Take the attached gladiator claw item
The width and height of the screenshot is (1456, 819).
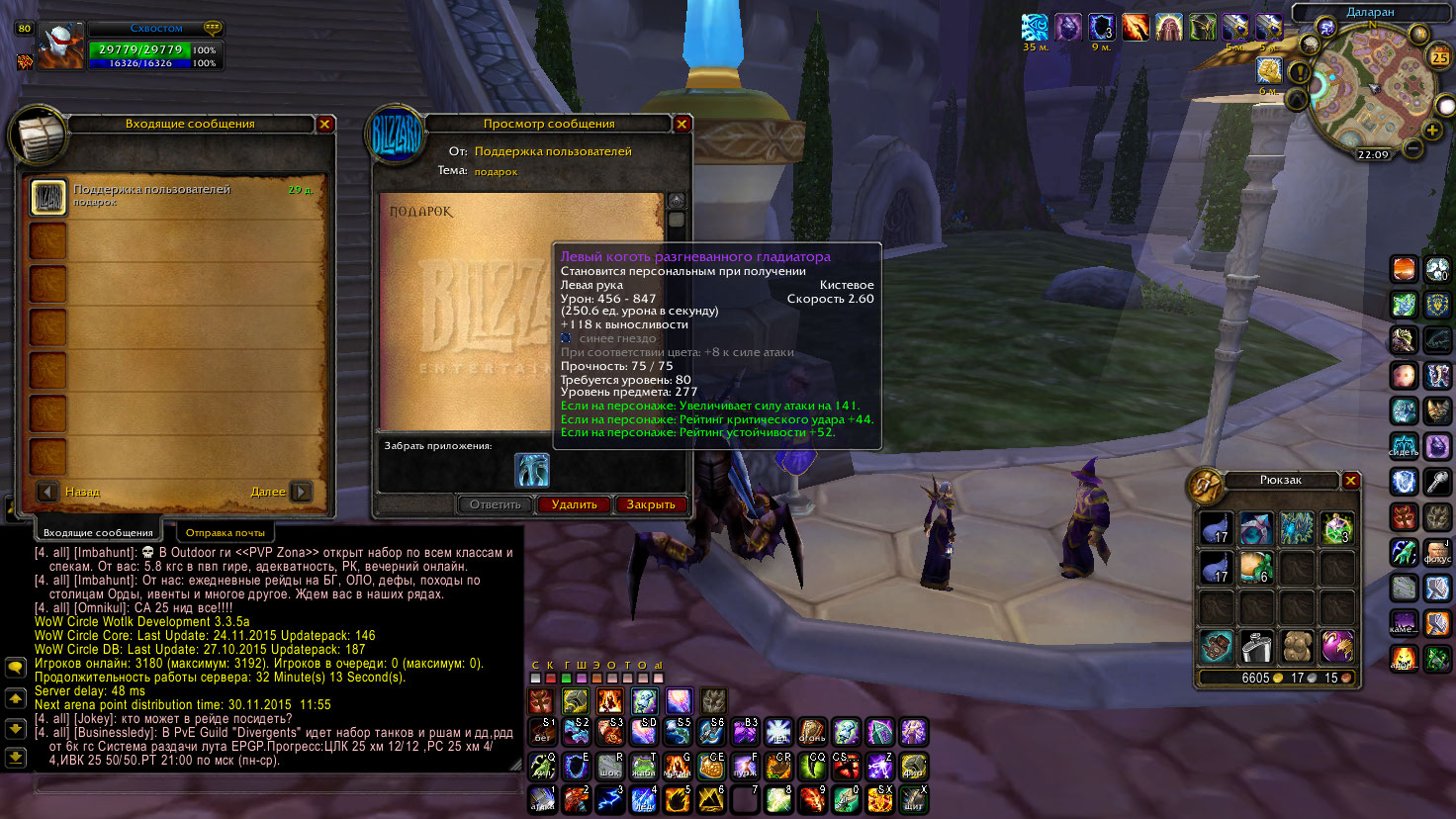point(532,470)
